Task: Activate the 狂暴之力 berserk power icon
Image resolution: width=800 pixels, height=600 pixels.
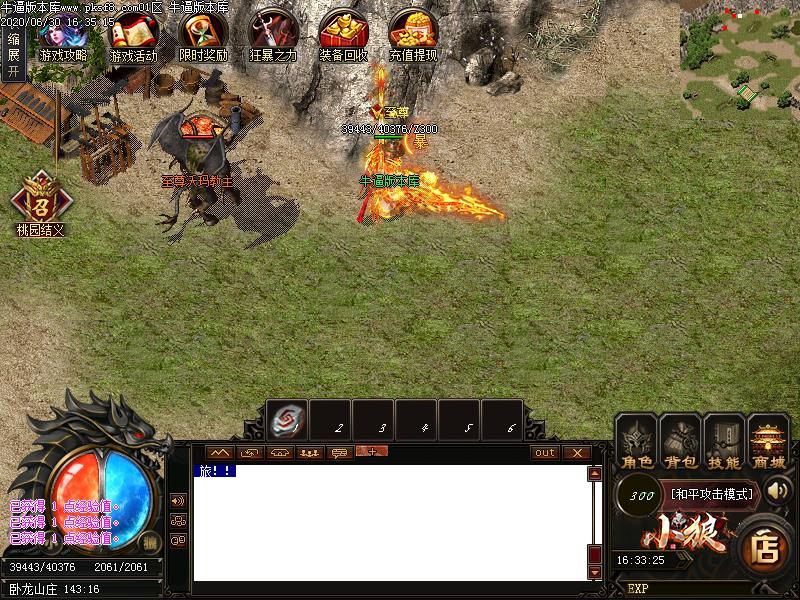Action: [273, 38]
